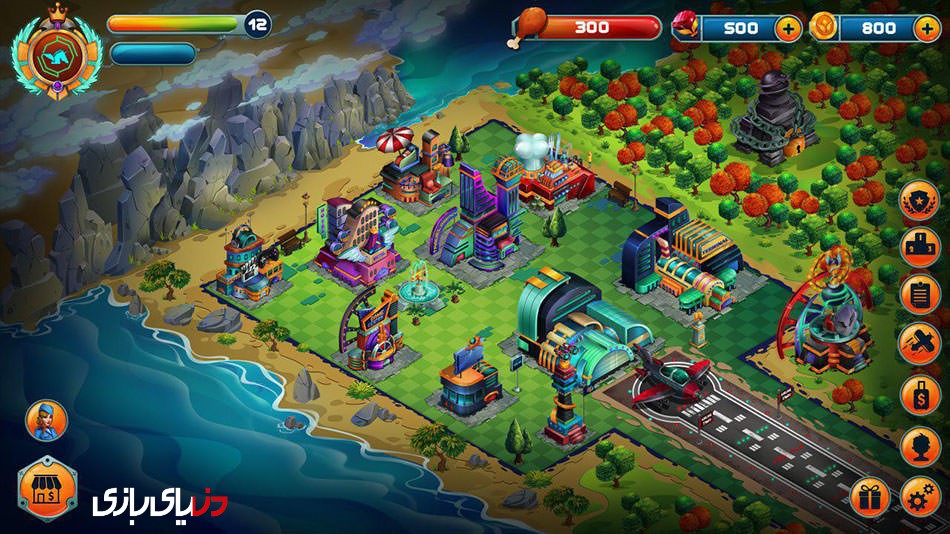Open the star badge achievements button
950x534 pixels.
tap(919, 200)
